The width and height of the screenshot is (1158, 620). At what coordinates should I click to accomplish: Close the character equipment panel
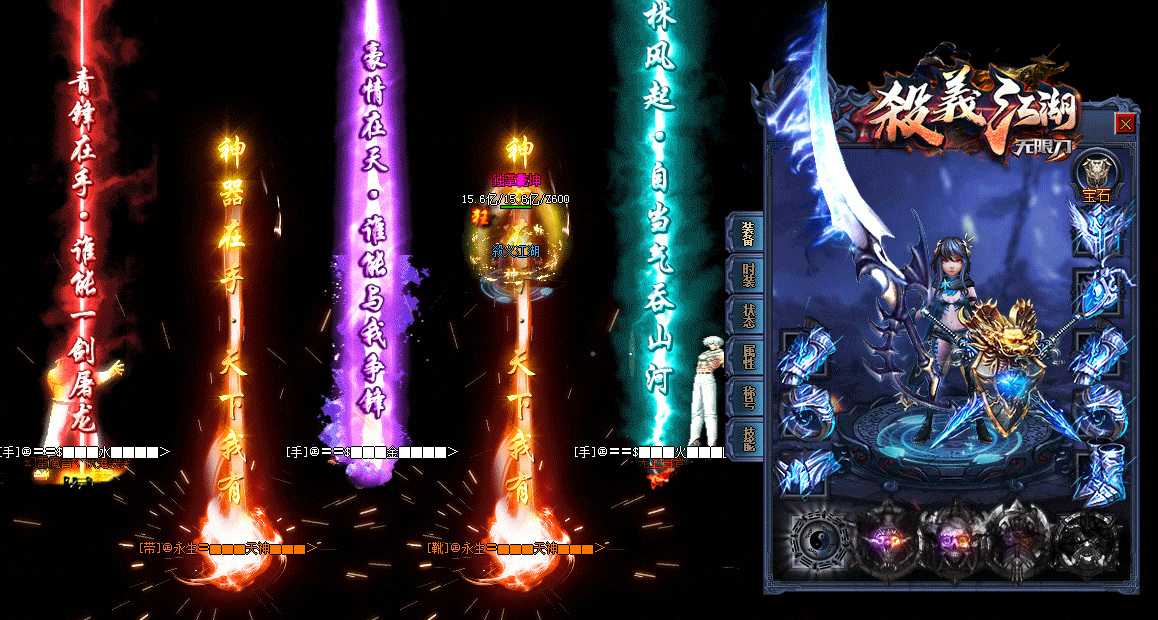point(1125,124)
